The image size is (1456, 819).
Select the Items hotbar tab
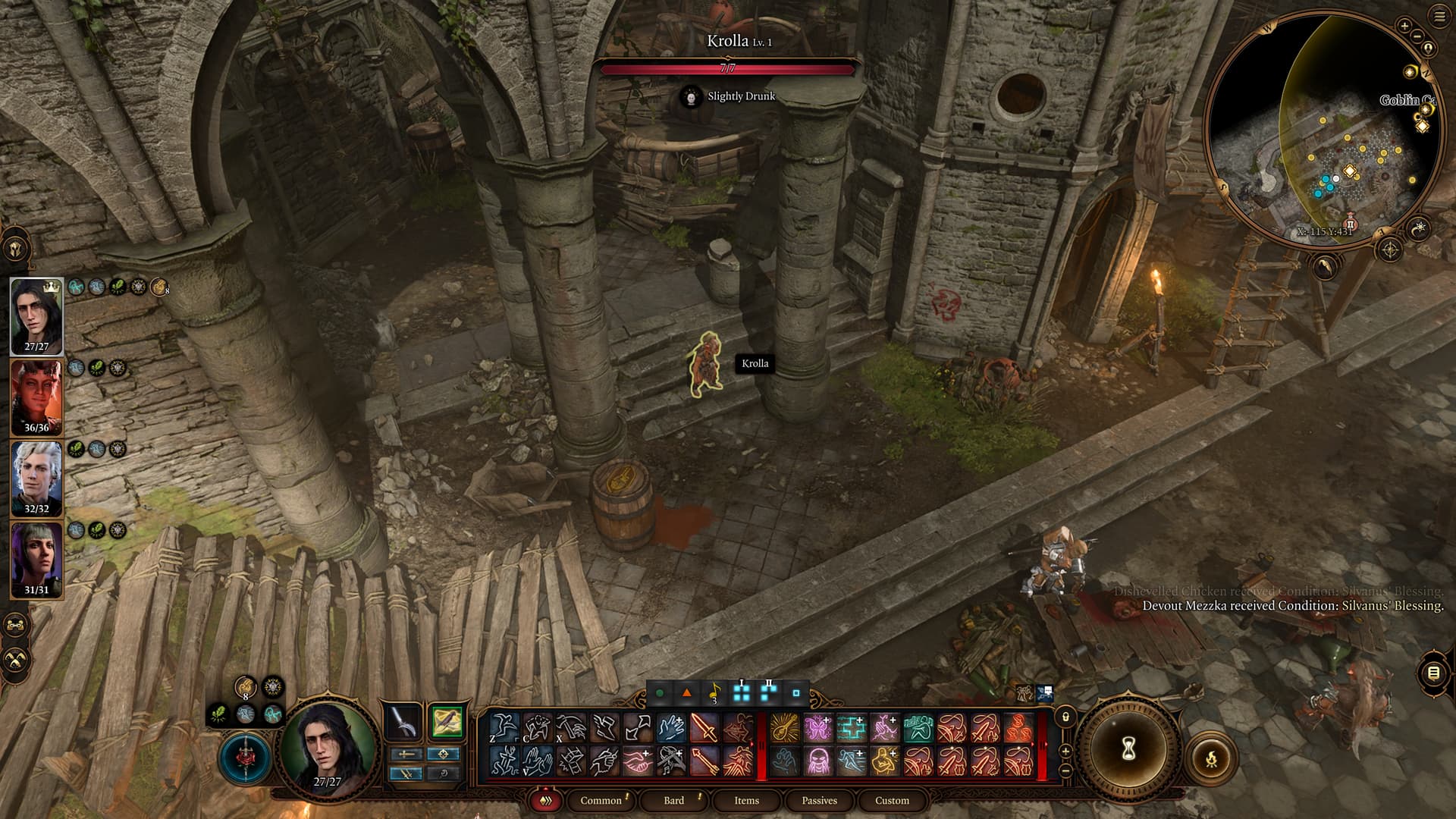coord(746,800)
